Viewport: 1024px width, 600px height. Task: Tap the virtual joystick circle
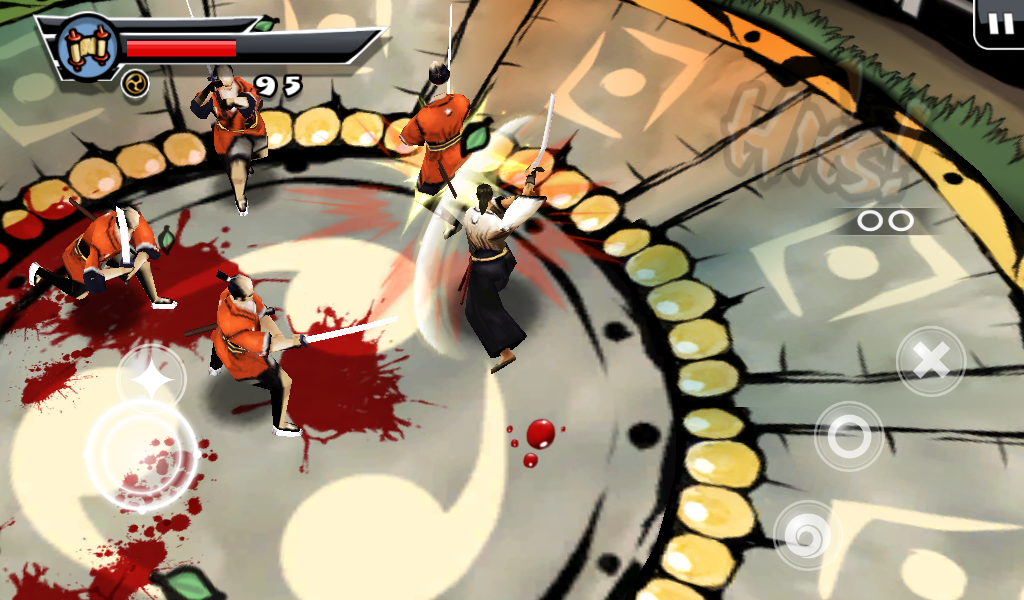[x=141, y=453]
